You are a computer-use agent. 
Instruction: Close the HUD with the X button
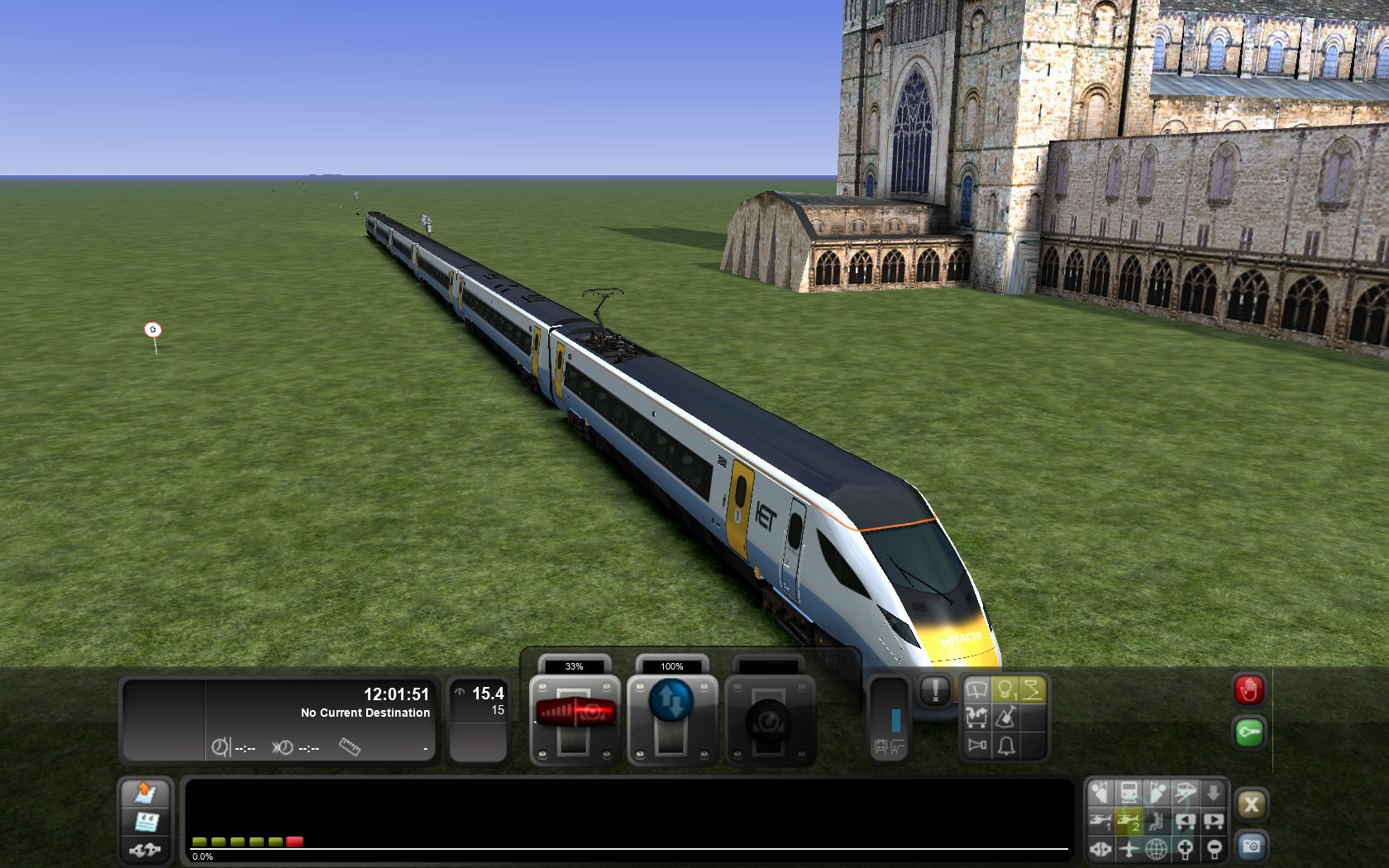tap(1251, 804)
